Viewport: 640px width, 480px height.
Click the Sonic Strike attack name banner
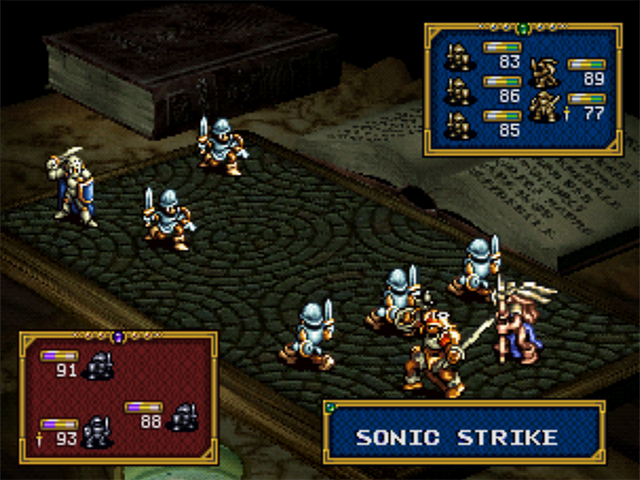pos(464,436)
